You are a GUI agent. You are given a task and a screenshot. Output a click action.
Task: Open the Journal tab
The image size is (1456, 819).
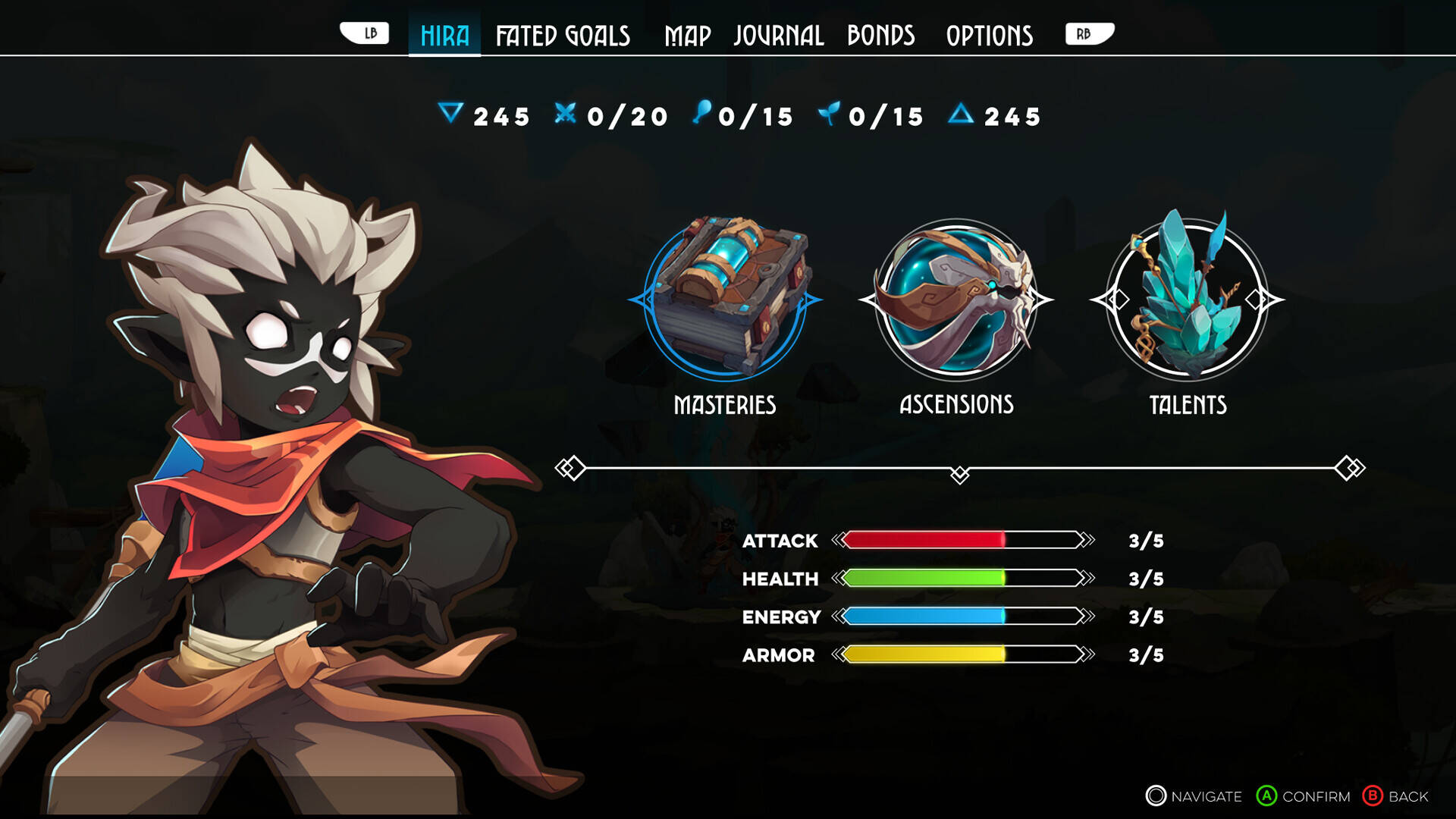coord(778,36)
